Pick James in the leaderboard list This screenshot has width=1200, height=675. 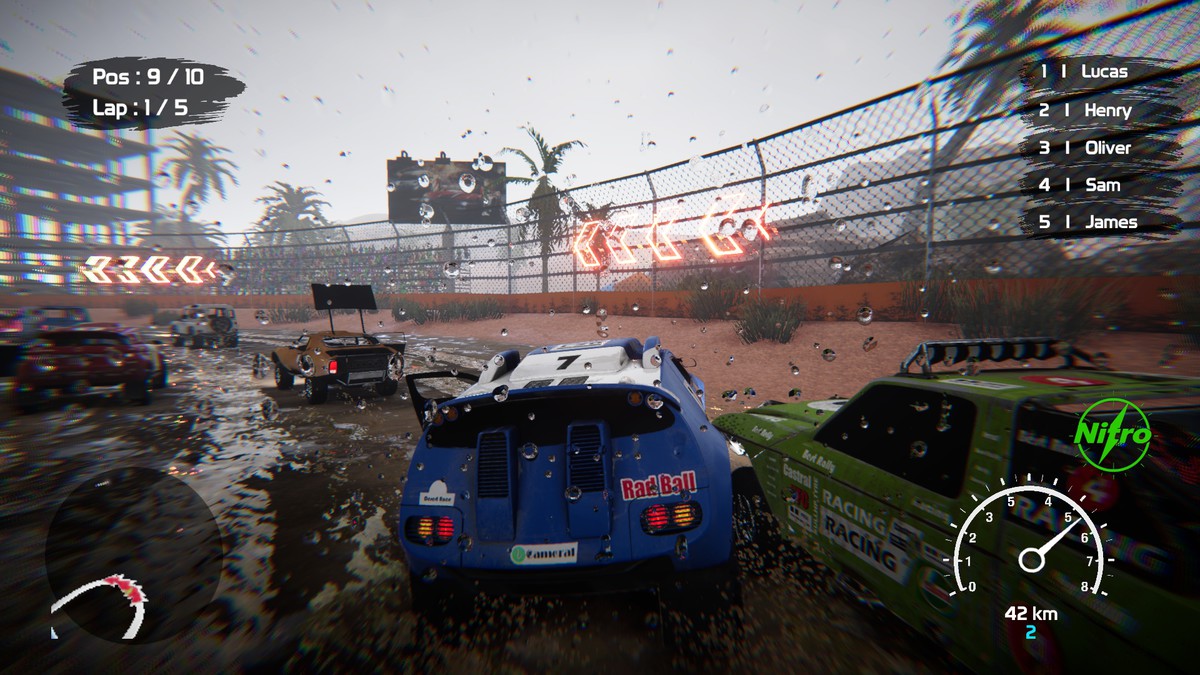tap(1098, 222)
